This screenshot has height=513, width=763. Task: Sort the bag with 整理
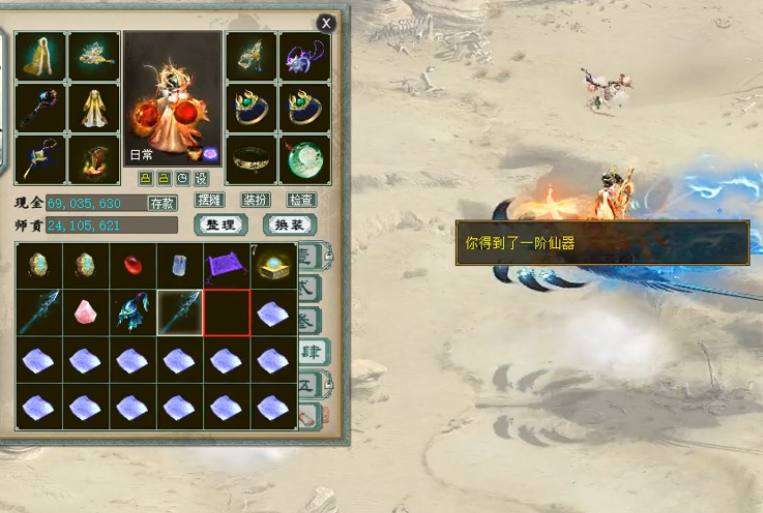221,225
